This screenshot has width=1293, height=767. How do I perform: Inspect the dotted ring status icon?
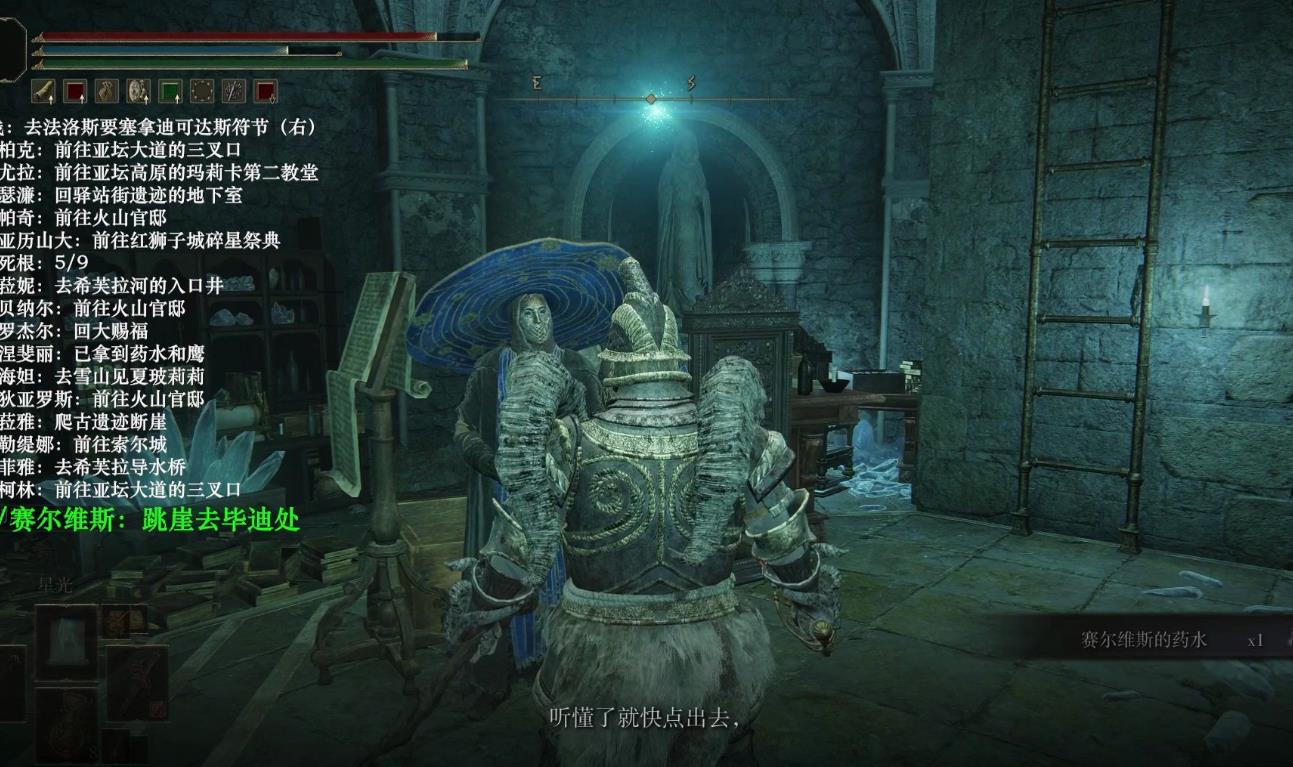pyautogui.click(x=202, y=92)
